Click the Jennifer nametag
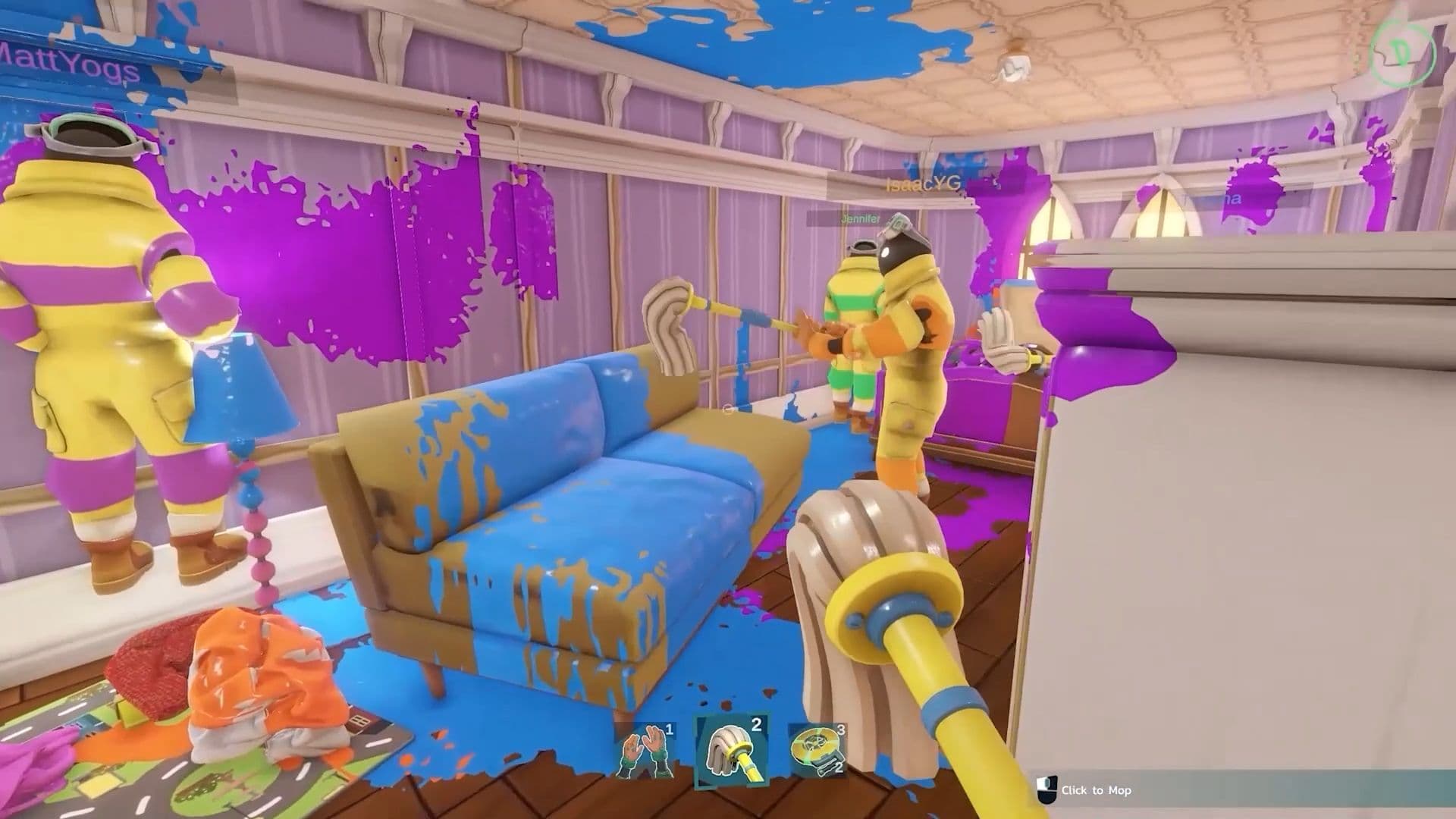 point(861,219)
